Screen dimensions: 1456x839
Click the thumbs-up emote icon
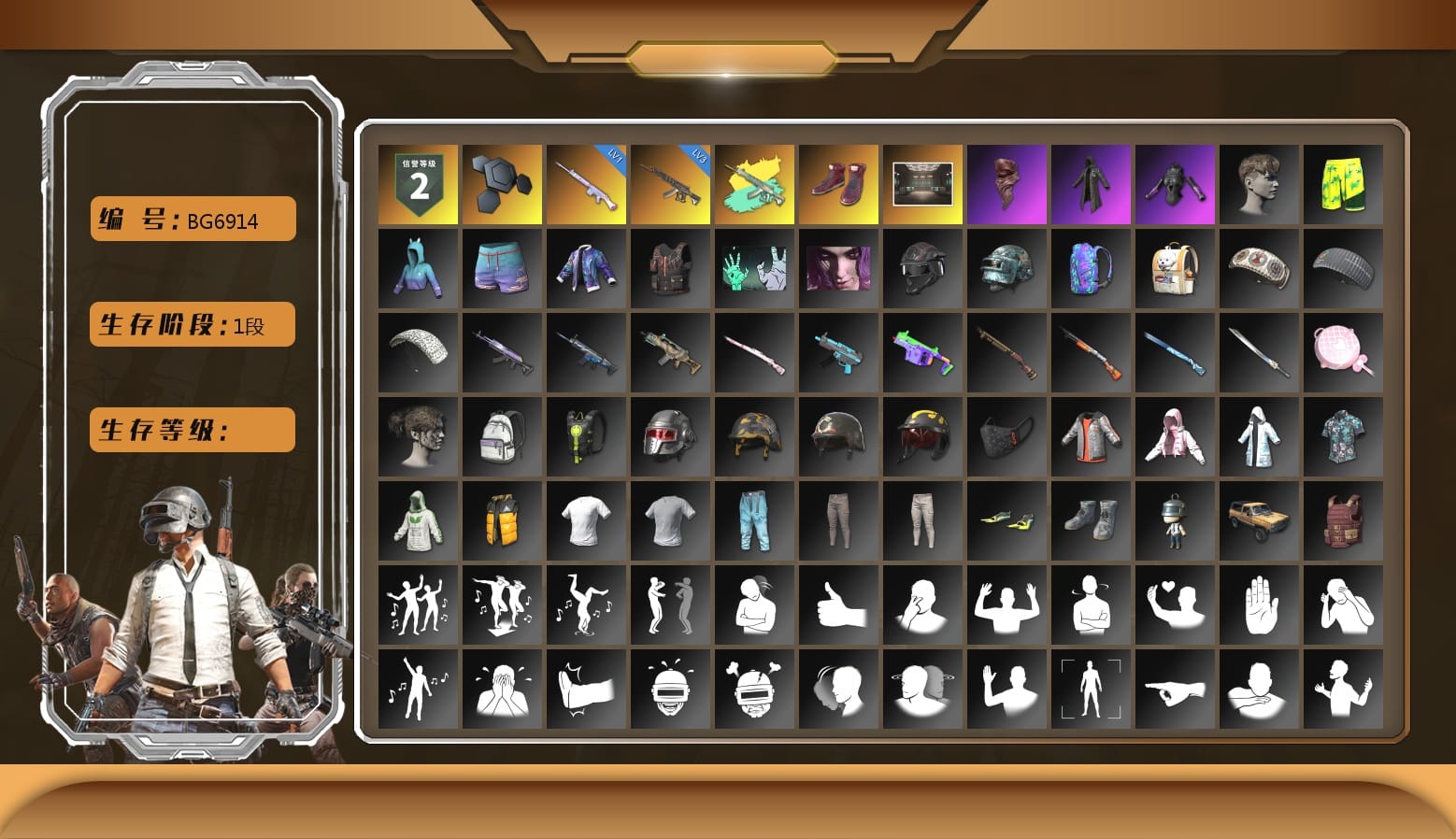[x=839, y=605]
